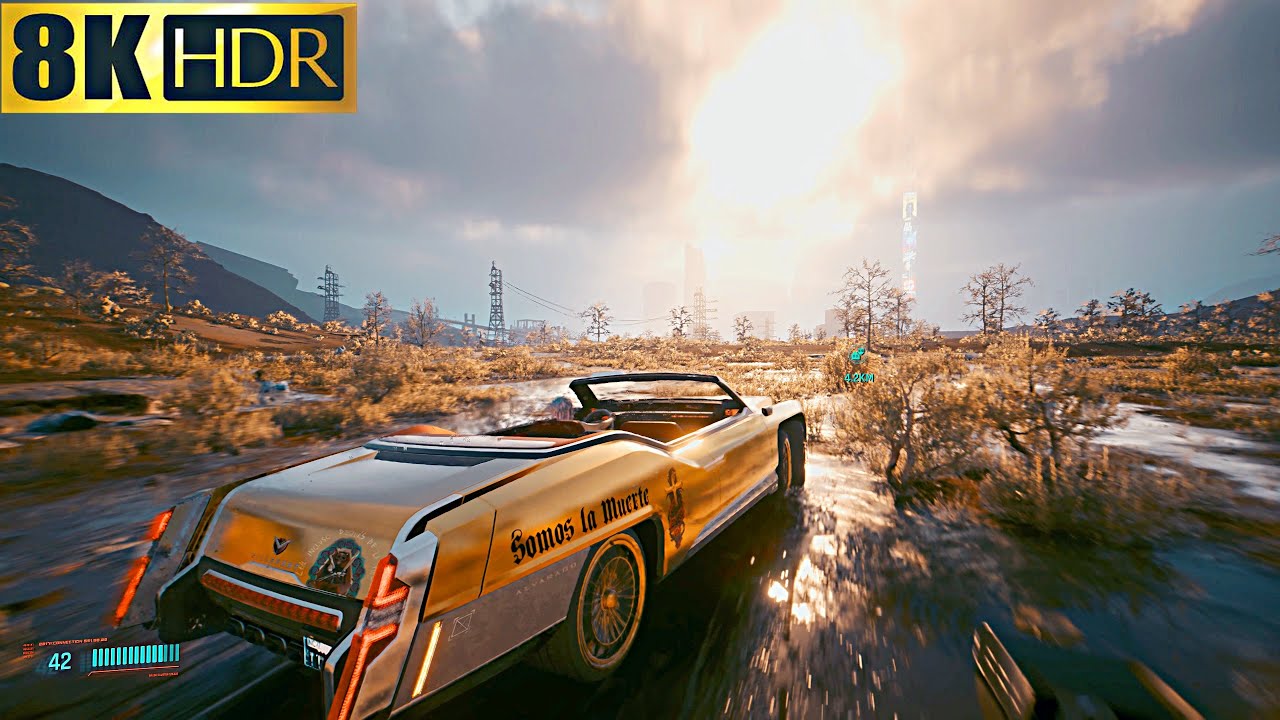The height and width of the screenshot is (720, 1280).
Task: Click the red redline slider under the tachometer
Action: pyautogui.click(x=130, y=668)
